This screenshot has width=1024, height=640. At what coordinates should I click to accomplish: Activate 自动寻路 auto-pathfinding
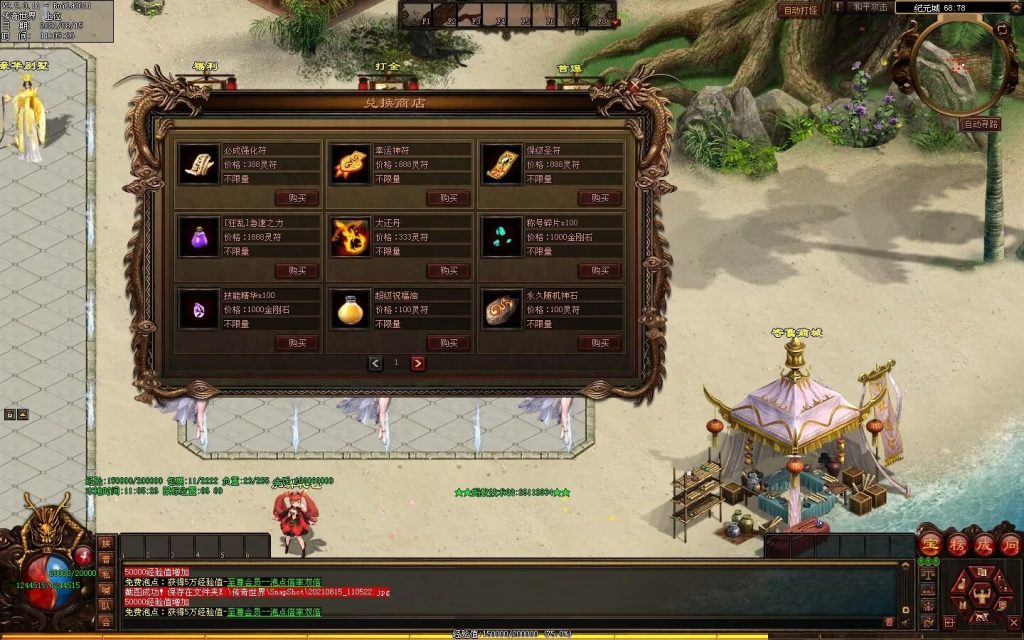coord(980,125)
